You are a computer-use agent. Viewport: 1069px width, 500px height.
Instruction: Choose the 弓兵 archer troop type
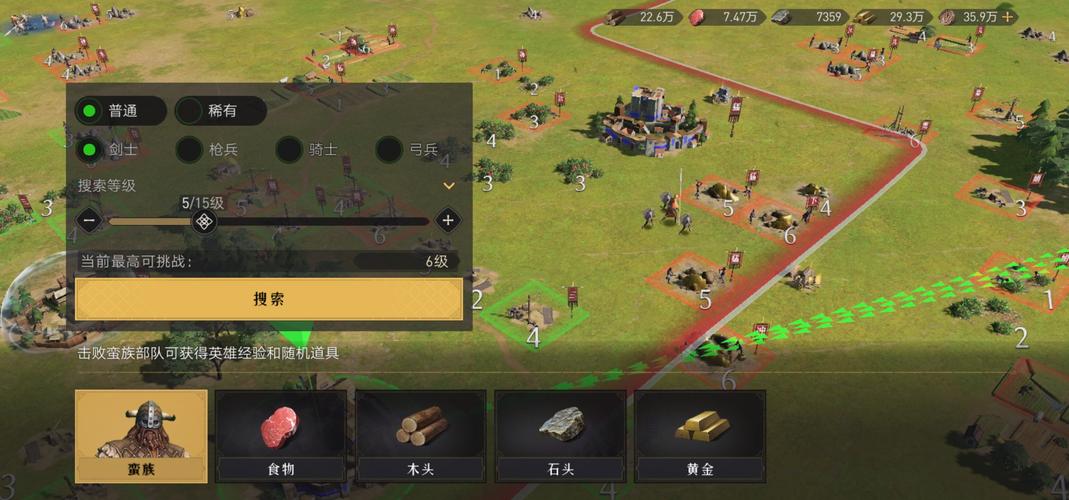click(408, 150)
